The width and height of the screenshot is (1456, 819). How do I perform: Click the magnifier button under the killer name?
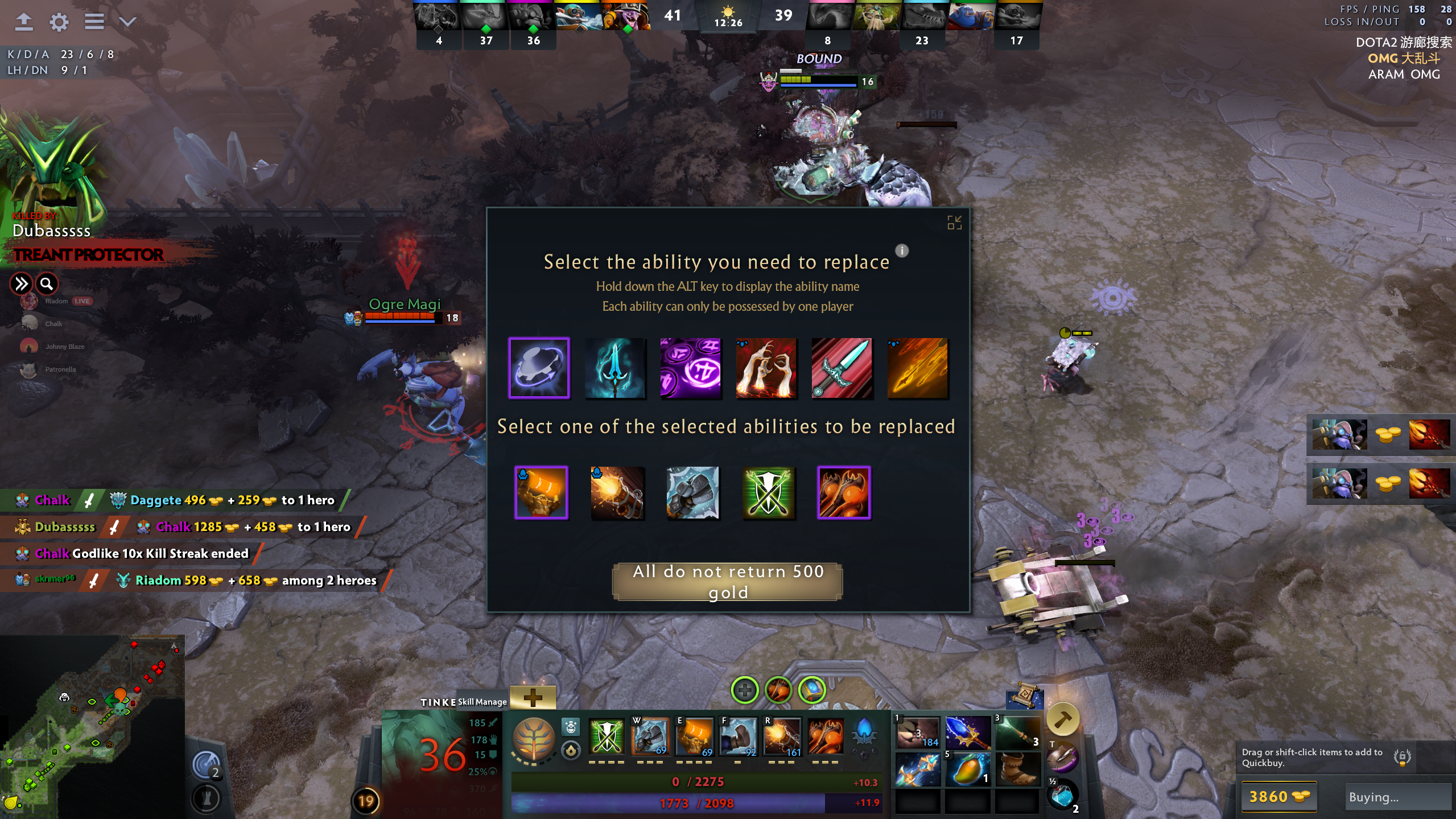click(x=47, y=283)
